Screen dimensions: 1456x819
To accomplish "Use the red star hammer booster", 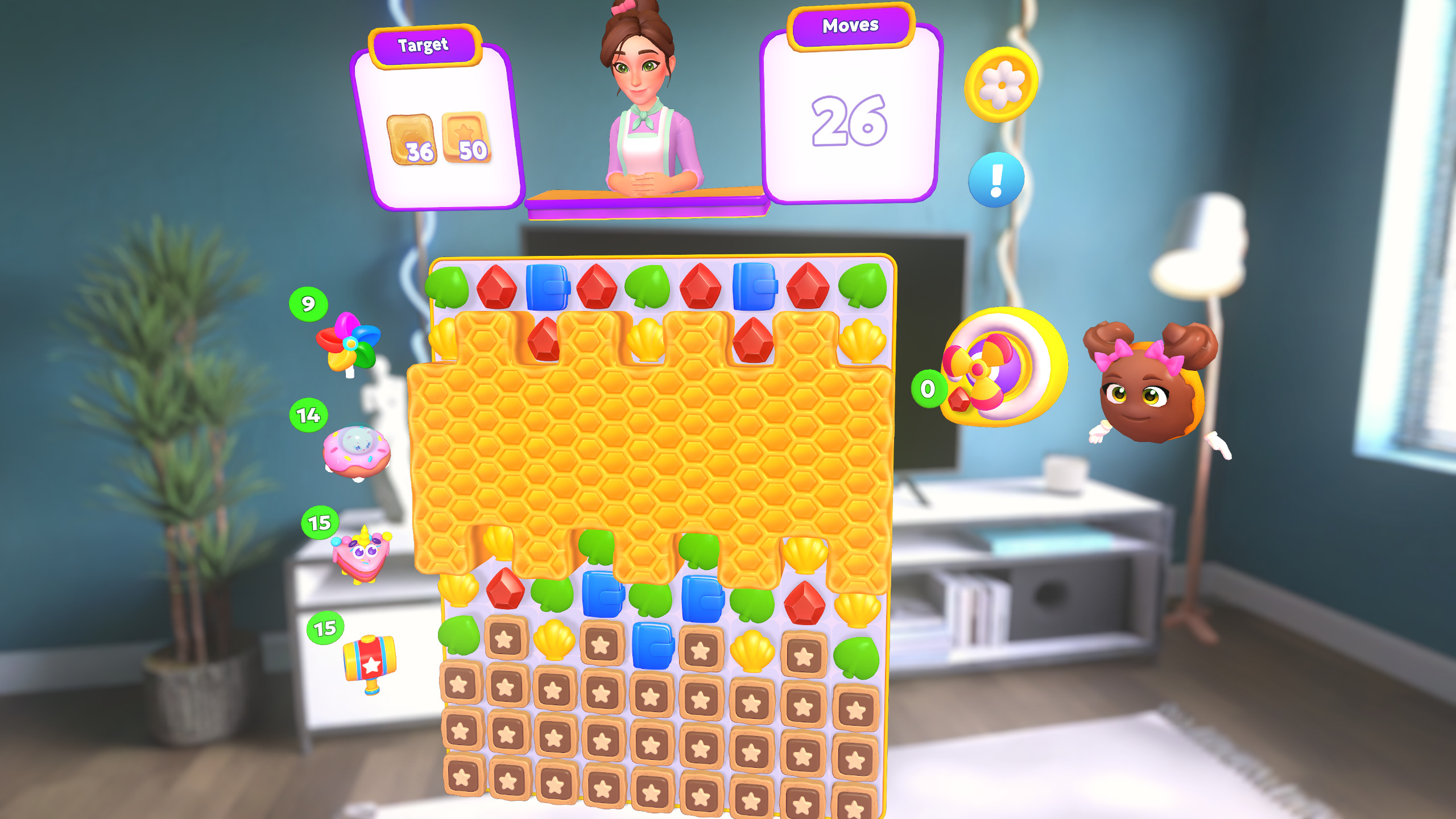I will pyautogui.click(x=369, y=662).
